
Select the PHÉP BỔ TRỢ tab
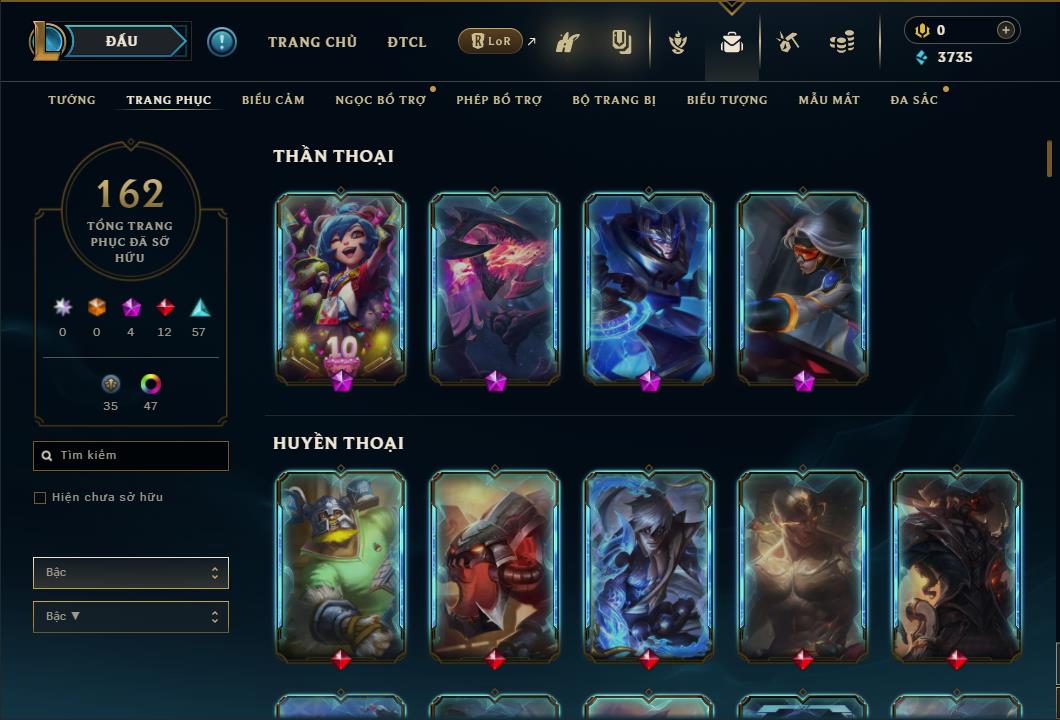point(499,100)
